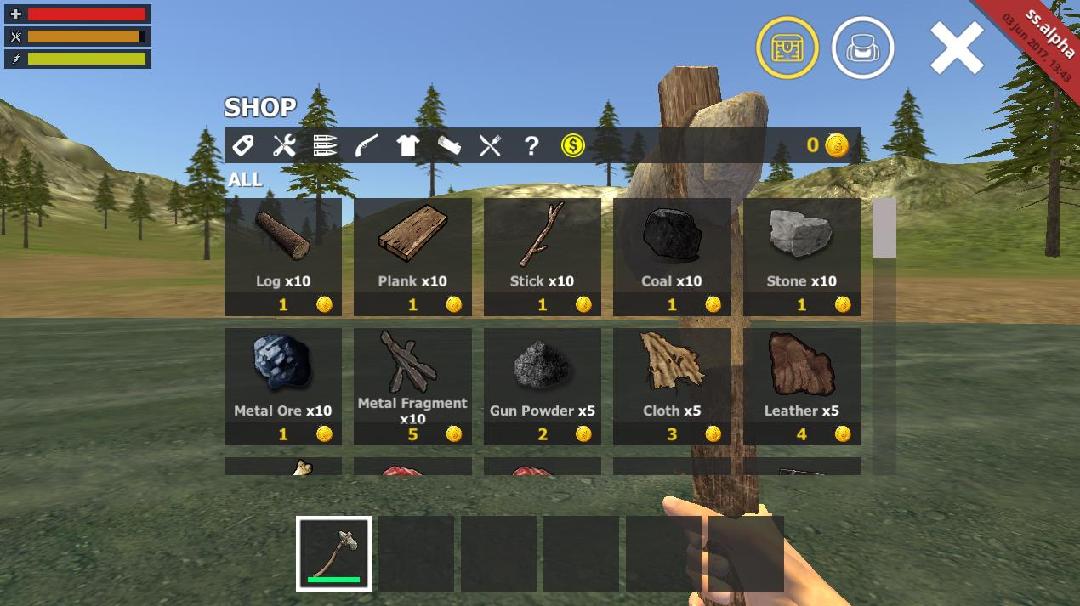Choose Gun Powder x5
The image size is (1080, 606).
point(542,386)
